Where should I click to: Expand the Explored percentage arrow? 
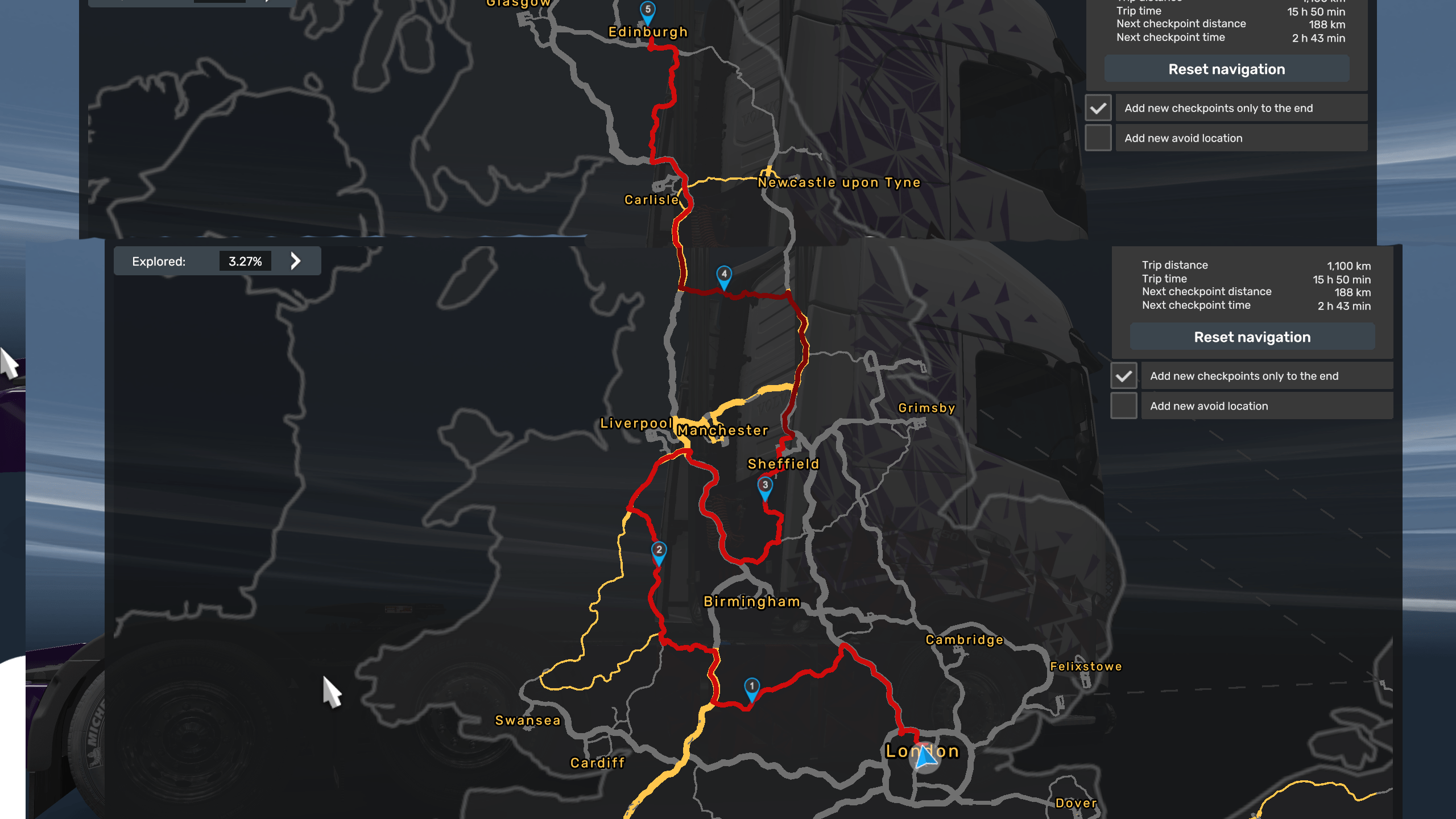295,261
